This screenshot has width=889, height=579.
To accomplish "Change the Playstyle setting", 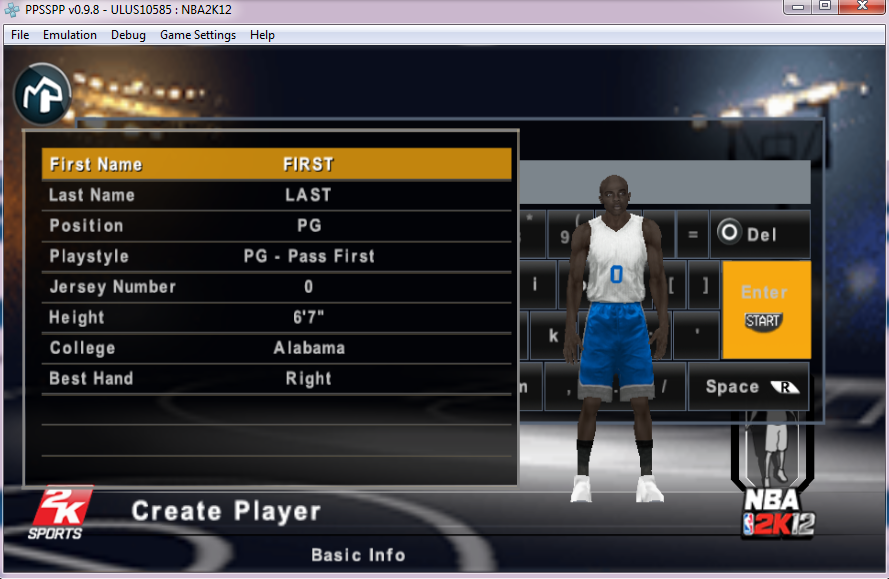I will 276,256.
